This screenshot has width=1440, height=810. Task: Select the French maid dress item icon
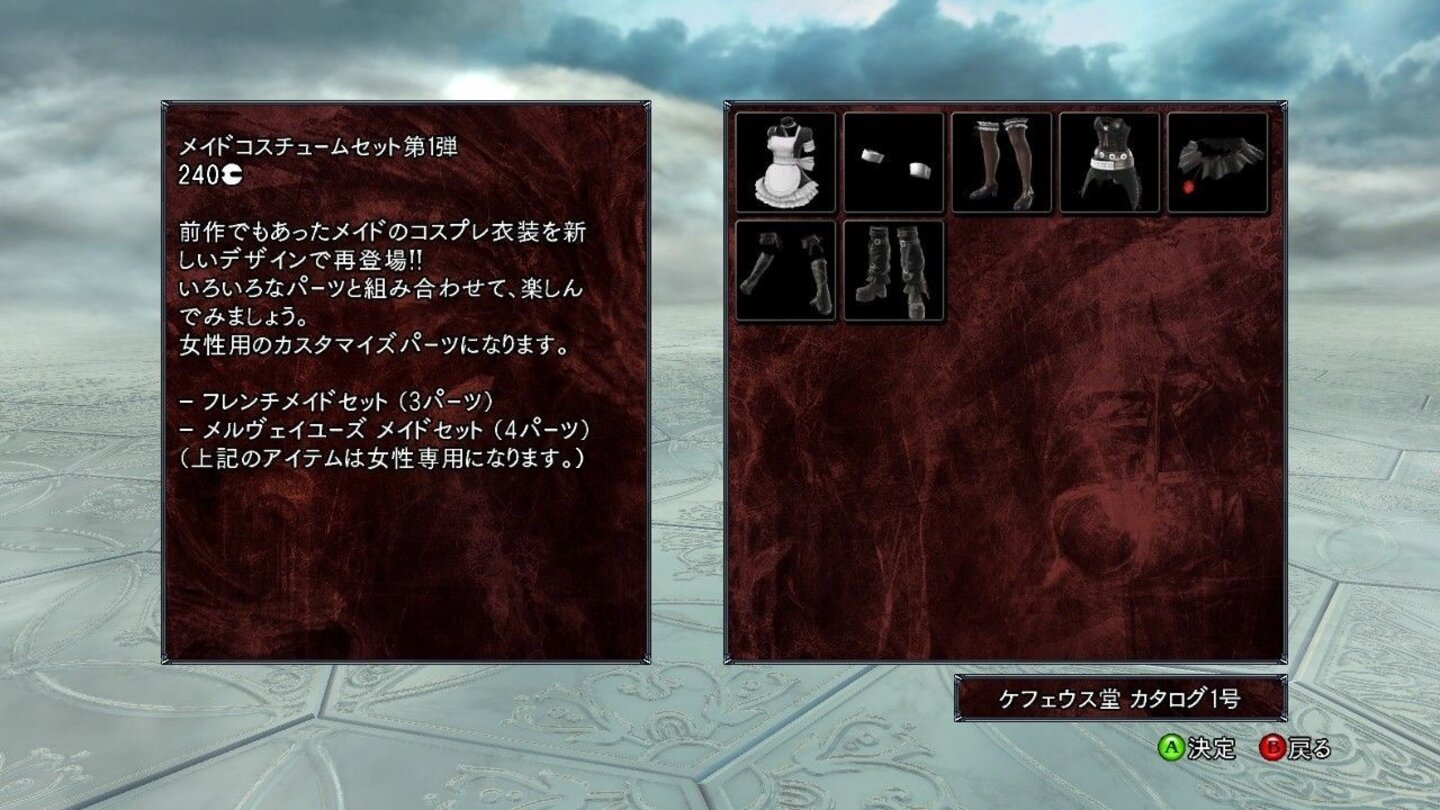(x=787, y=162)
